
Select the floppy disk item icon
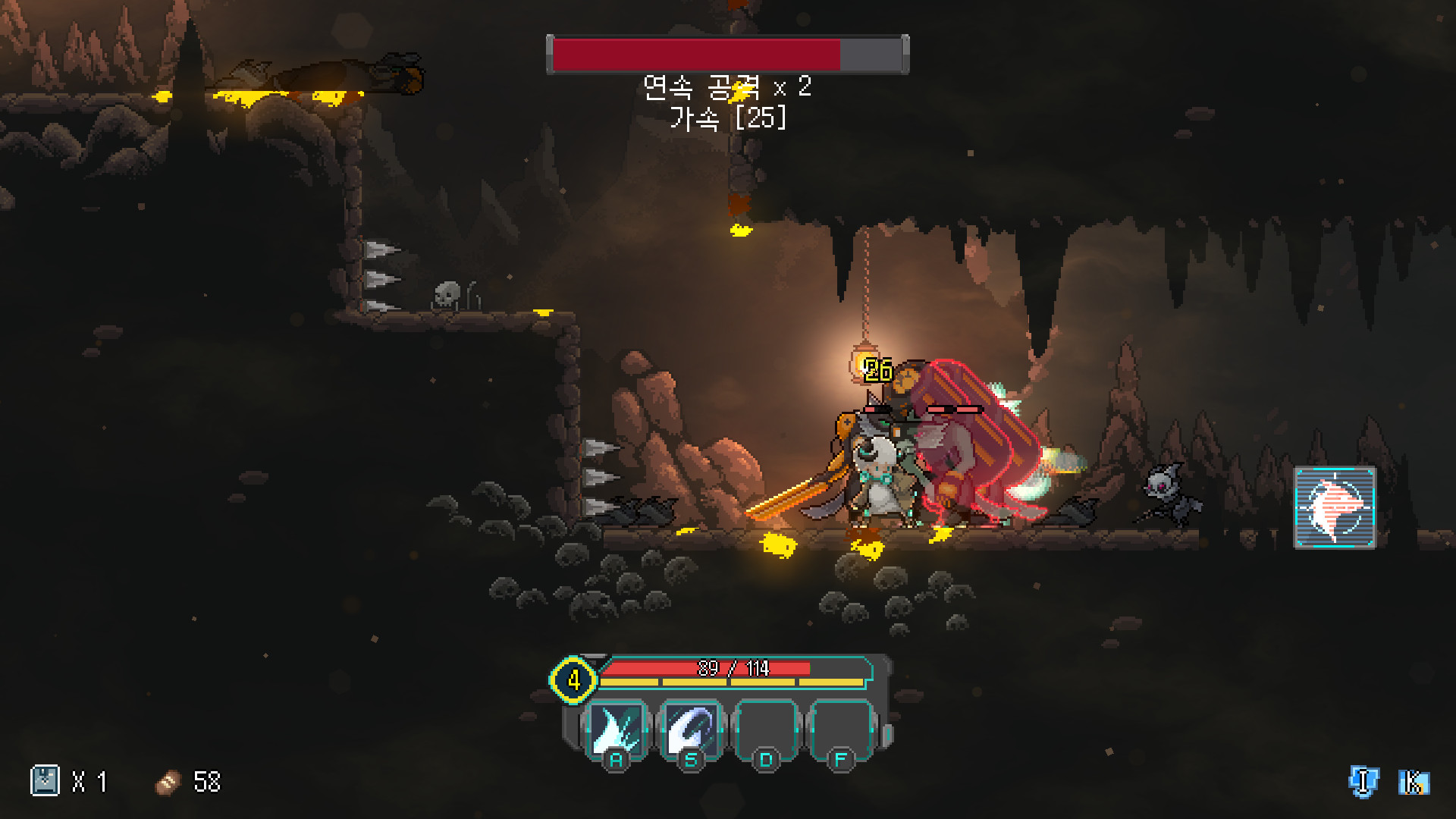[x=45, y=781]
